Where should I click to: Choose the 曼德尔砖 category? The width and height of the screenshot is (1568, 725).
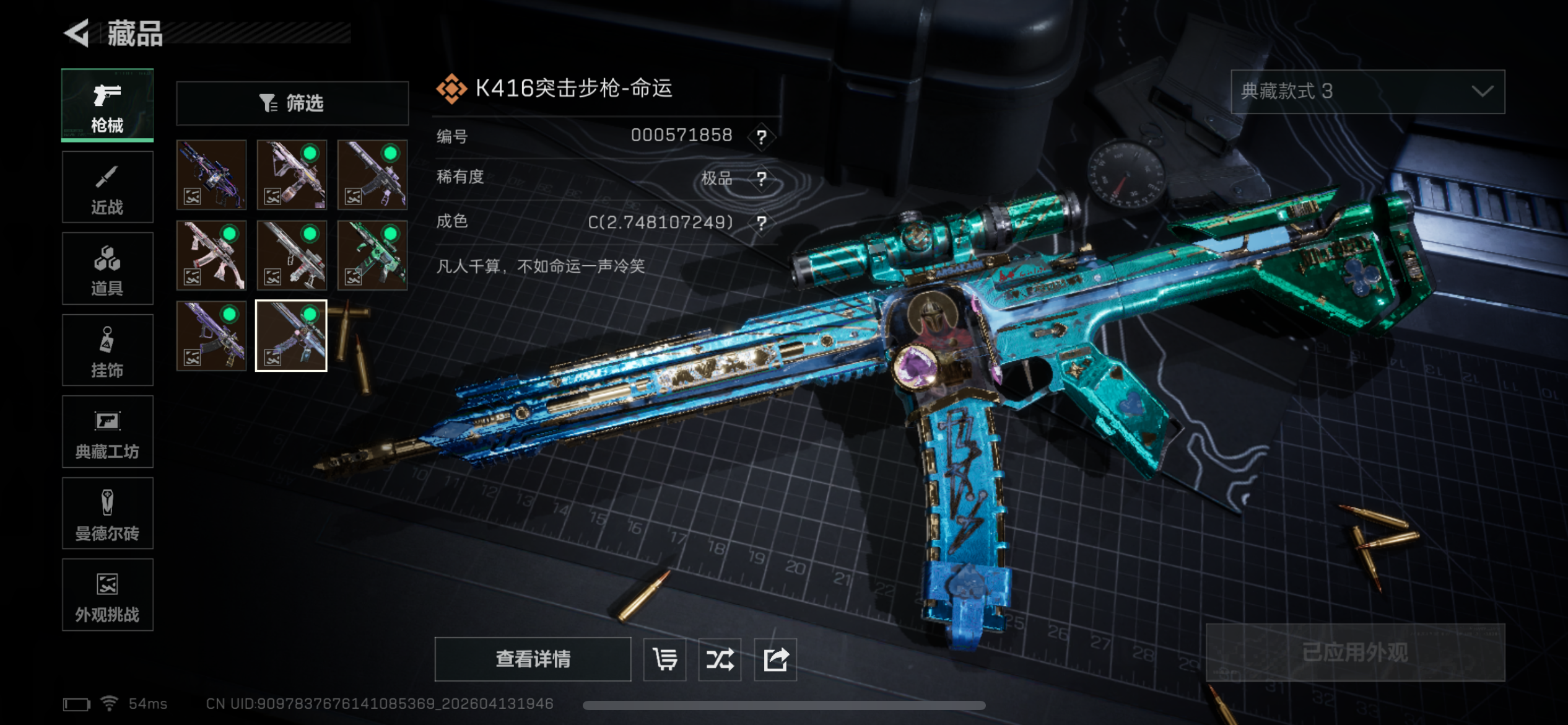pyautogui.click(x=107, y=514)
